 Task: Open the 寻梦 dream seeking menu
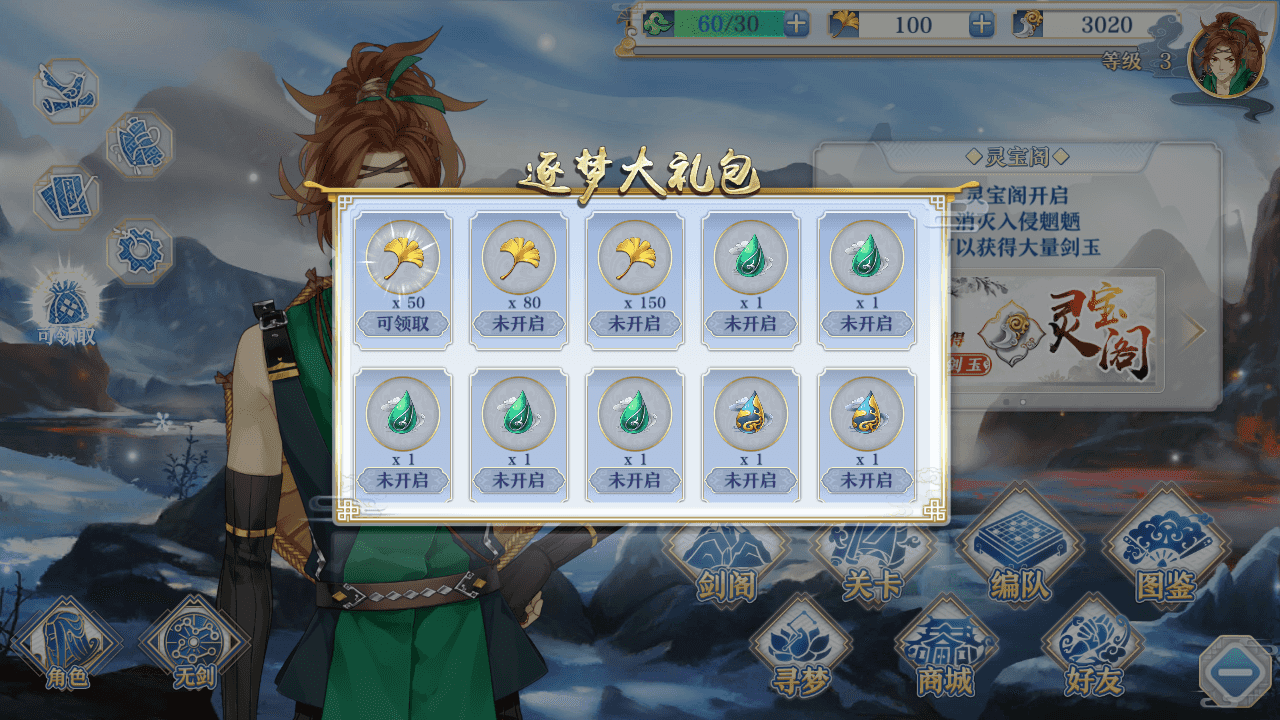(x=801, y=650)
